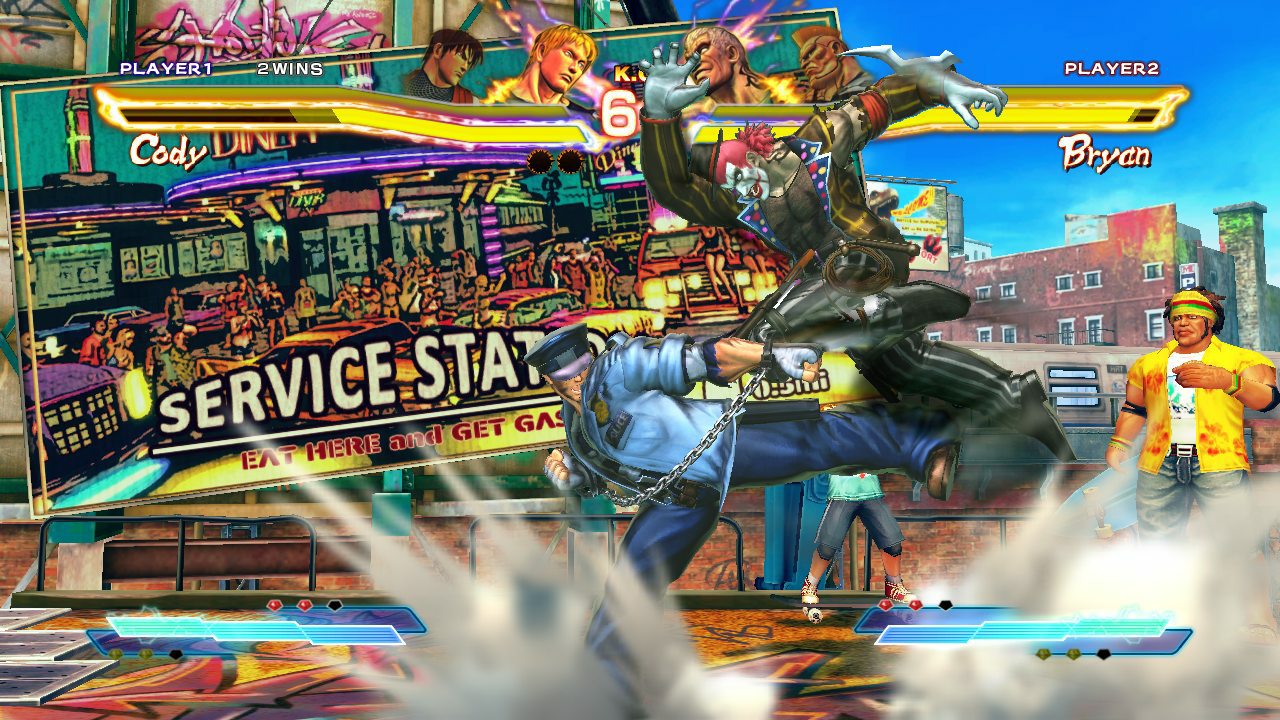Click the first red gem above Player 2's gauge
This screenshot has width=1280, height=720.
pyautogui.click(x=885, y=604)
